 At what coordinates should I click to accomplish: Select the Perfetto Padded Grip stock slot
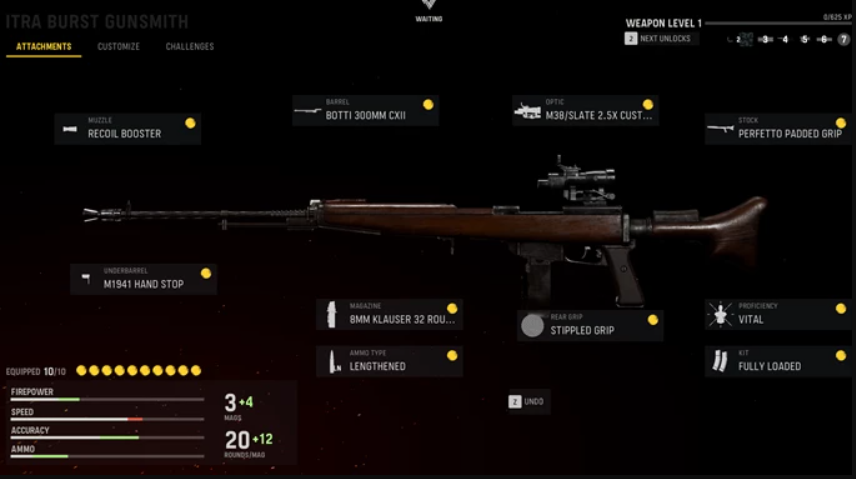point(777,129)
